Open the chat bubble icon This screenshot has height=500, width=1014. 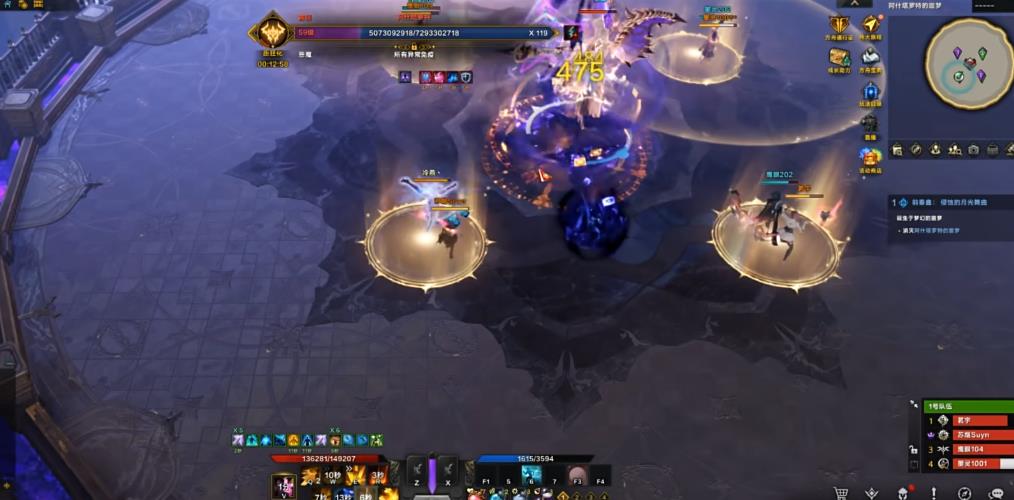pos(996,493)
